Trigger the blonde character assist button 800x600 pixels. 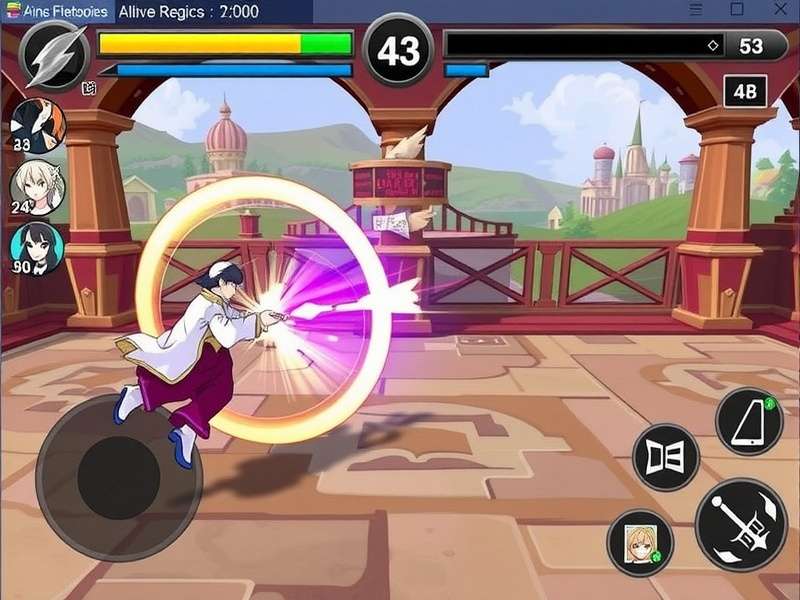640,542
